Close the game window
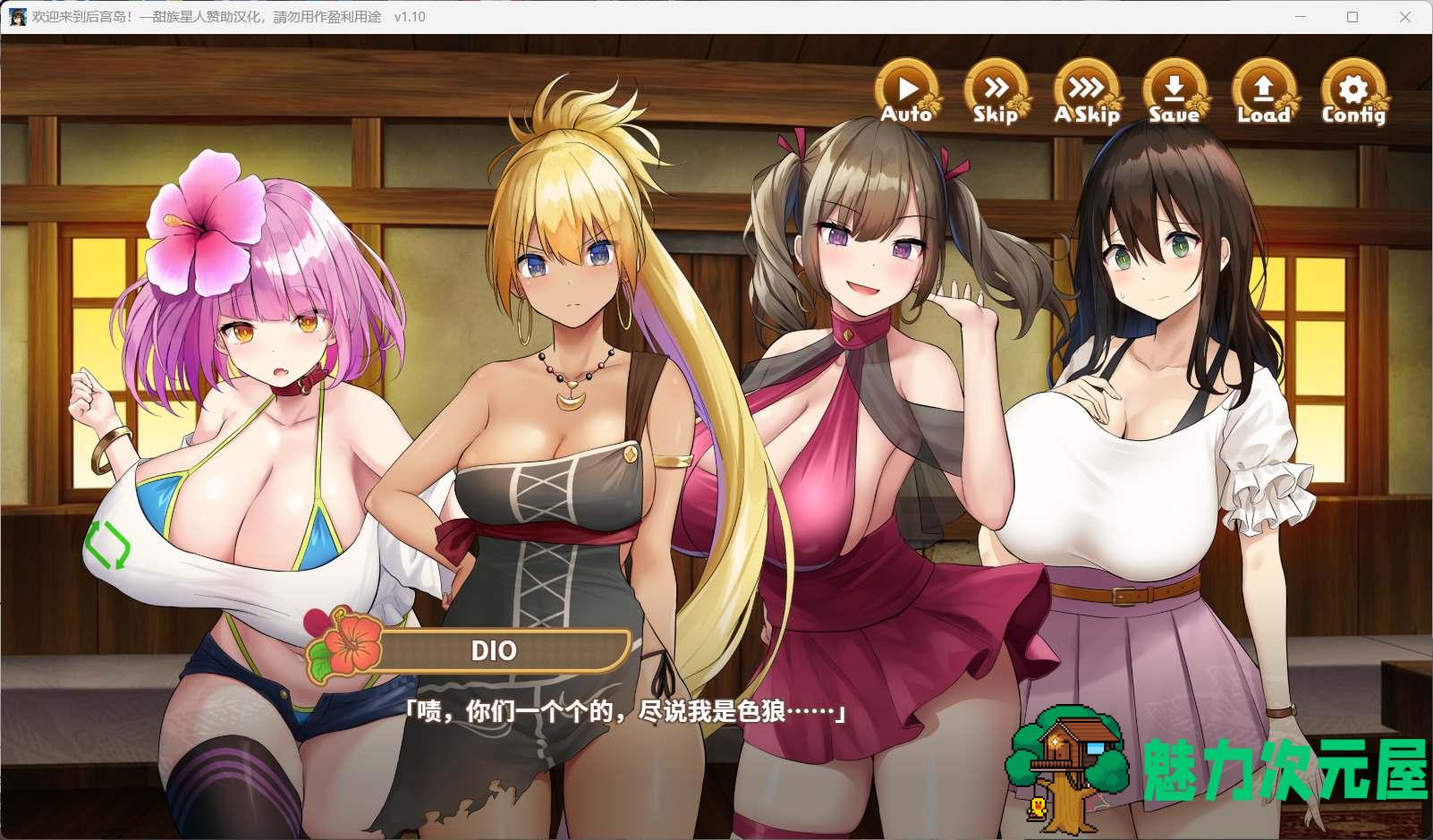 (1405, 17)
